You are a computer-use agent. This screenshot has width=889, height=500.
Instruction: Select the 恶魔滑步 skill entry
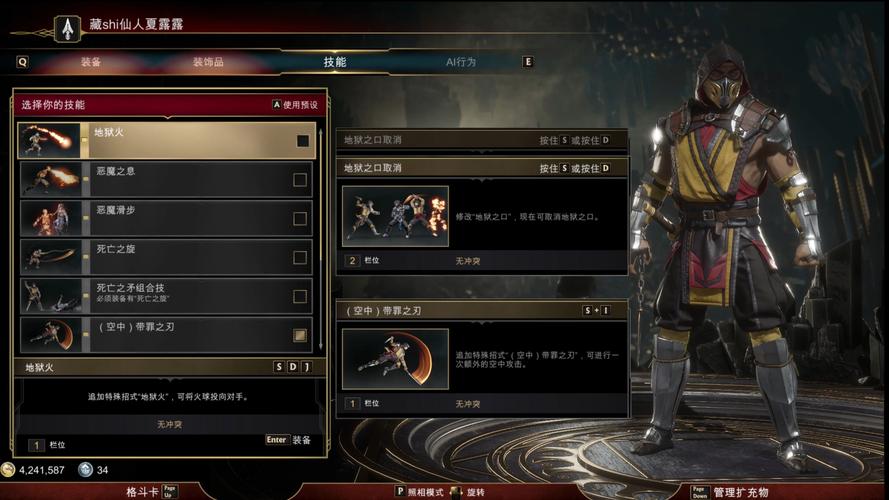pos(166,218)
